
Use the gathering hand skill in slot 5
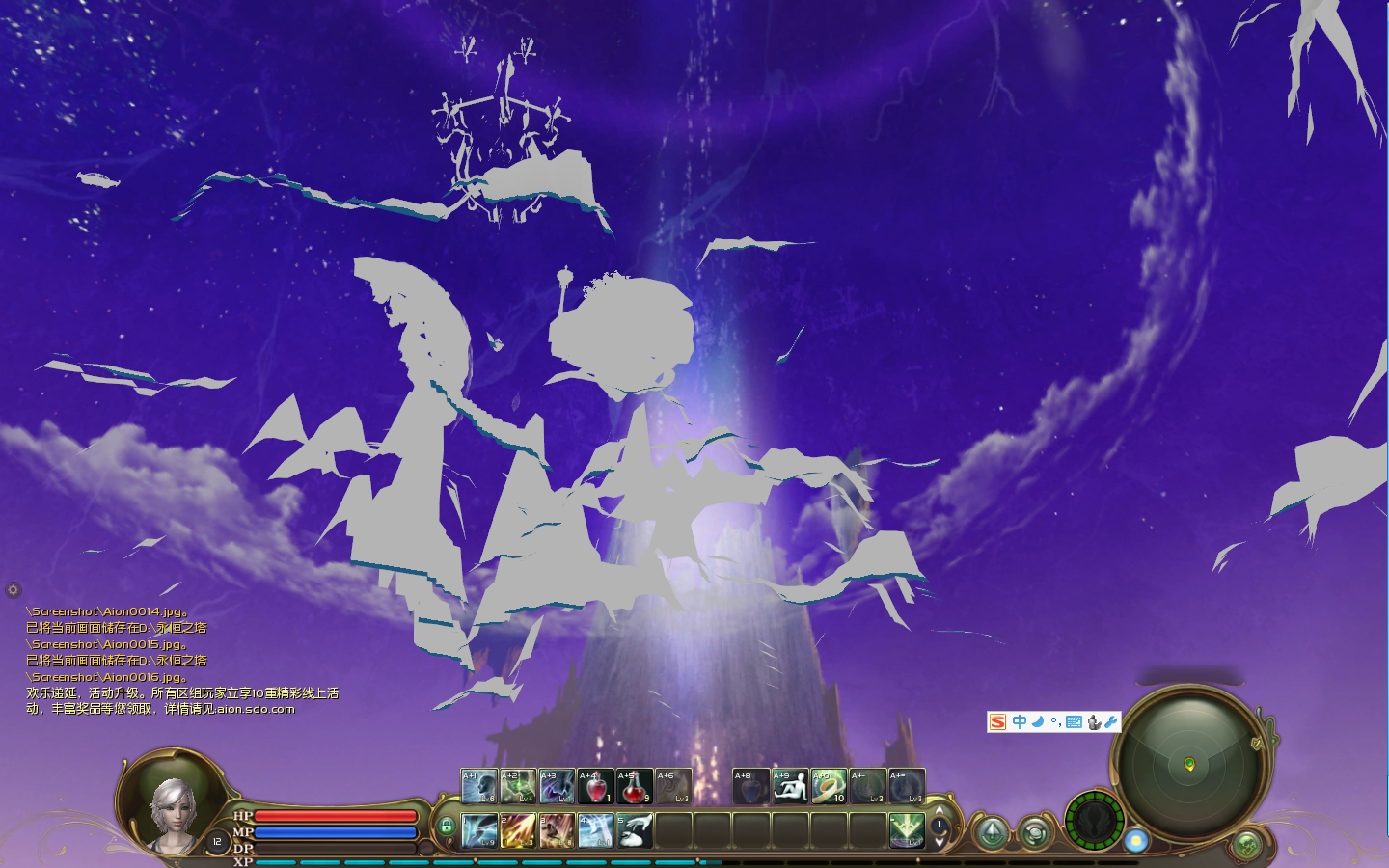tap(634, 830)
